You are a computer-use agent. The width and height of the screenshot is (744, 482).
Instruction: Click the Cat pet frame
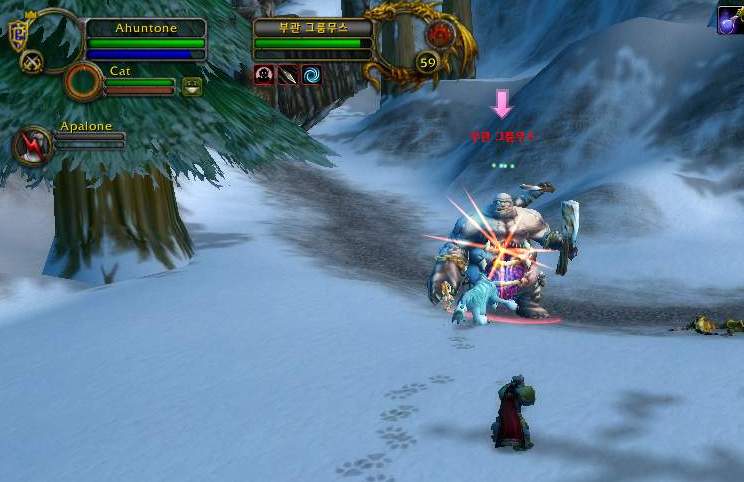(x=139, y=82)
